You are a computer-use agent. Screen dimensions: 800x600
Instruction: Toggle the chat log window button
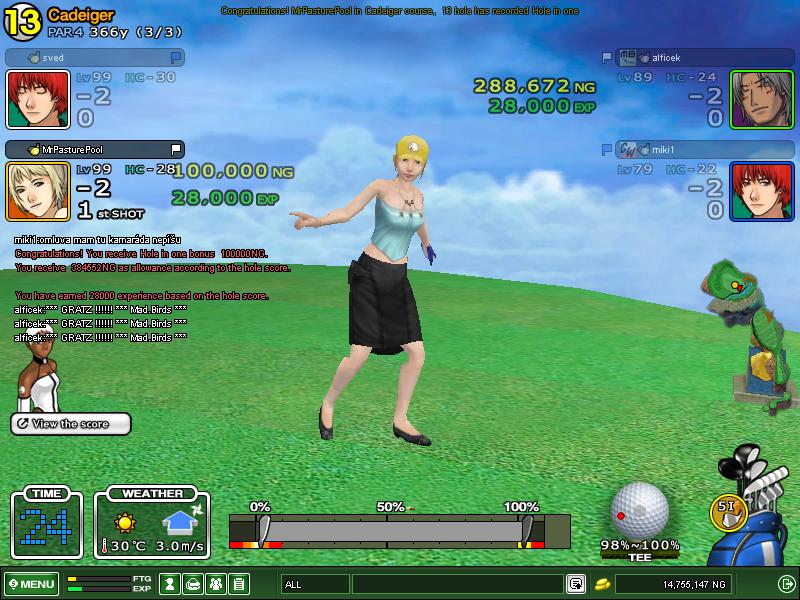pyautogui.click(x=576, y=584)
